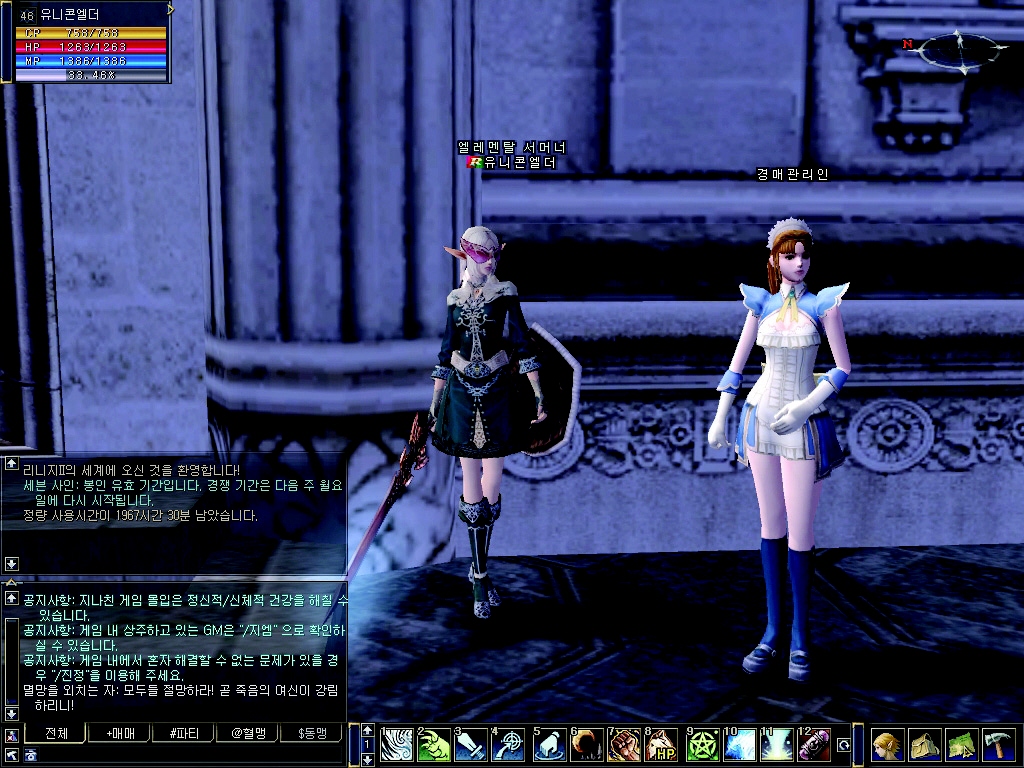Use the clenched fist skill in slot 7

tap(624, 745)
